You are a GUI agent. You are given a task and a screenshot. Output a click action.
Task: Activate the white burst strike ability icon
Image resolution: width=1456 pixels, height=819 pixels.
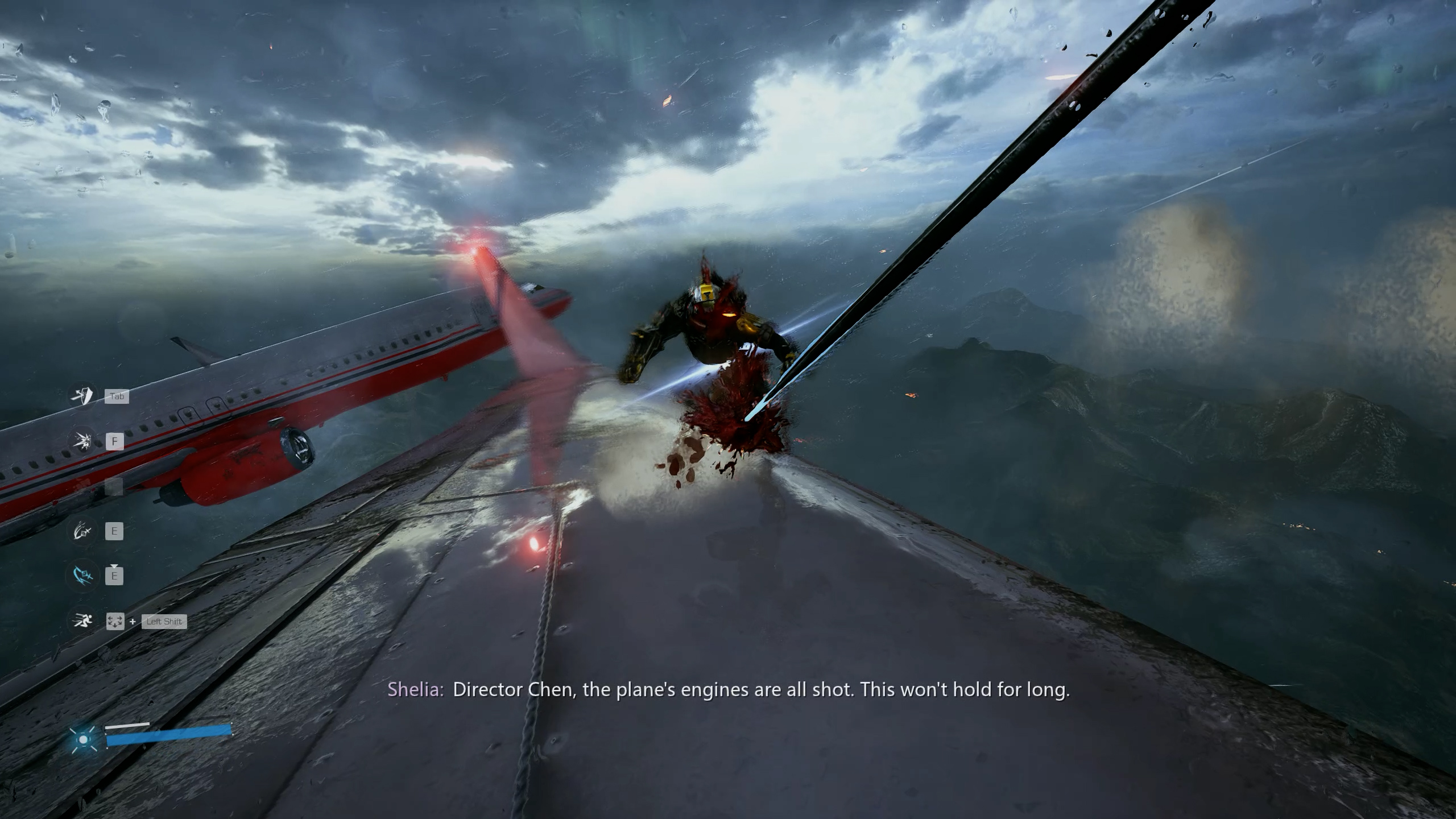click(82, 441)
